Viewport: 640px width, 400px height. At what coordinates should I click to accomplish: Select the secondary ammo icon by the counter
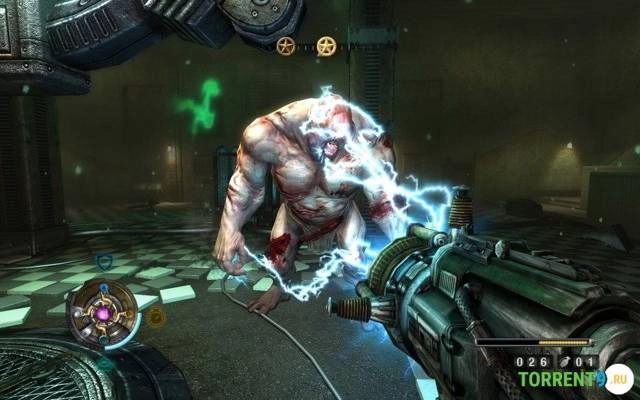pos(562,361)
